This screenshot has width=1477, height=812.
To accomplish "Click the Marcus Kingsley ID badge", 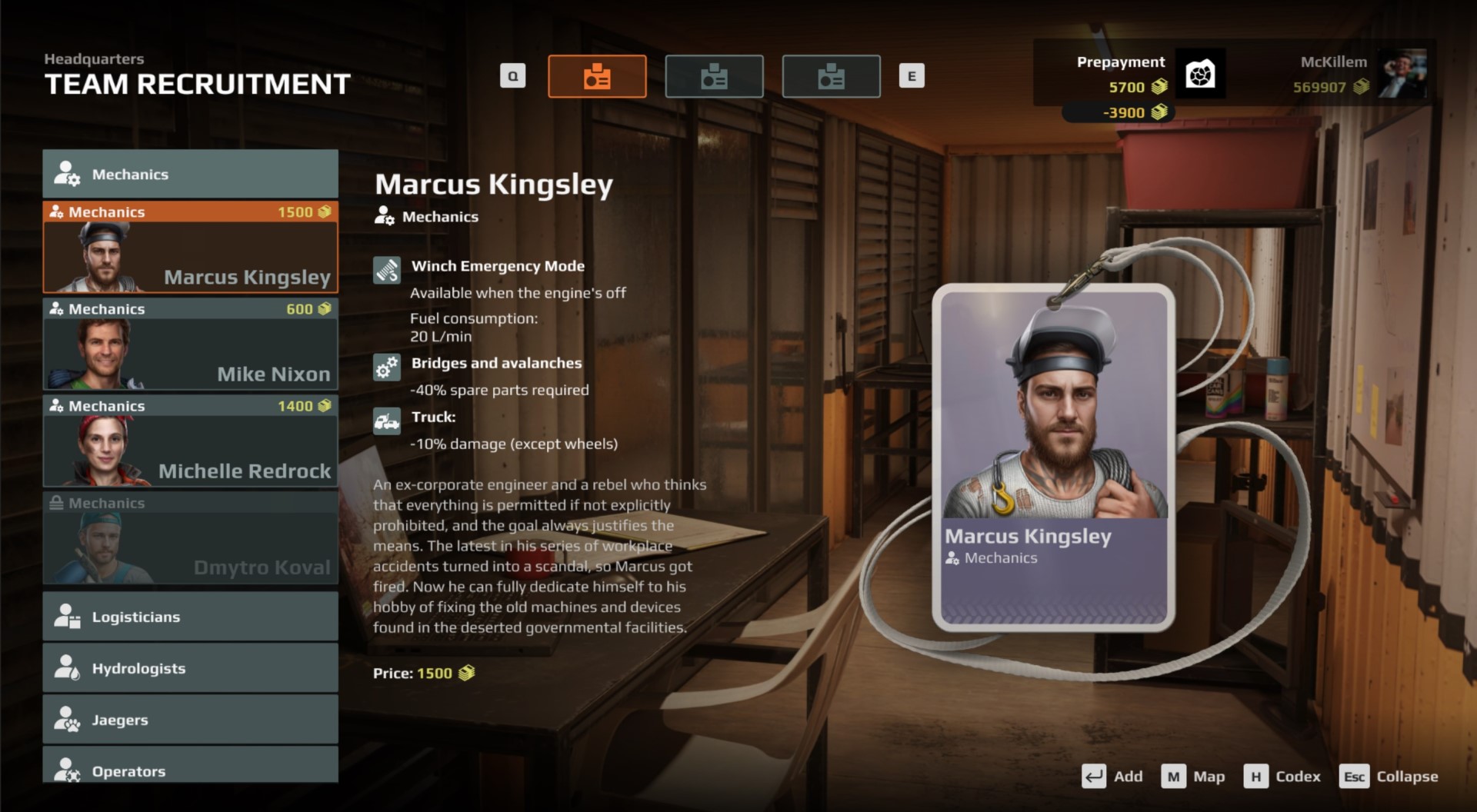I will (1053, 458).
